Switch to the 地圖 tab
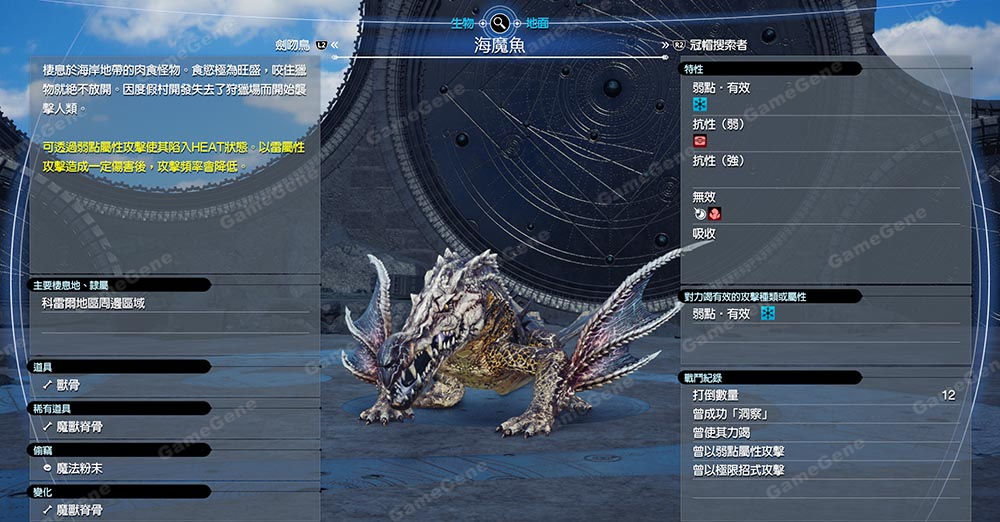 tap(537, 22)
